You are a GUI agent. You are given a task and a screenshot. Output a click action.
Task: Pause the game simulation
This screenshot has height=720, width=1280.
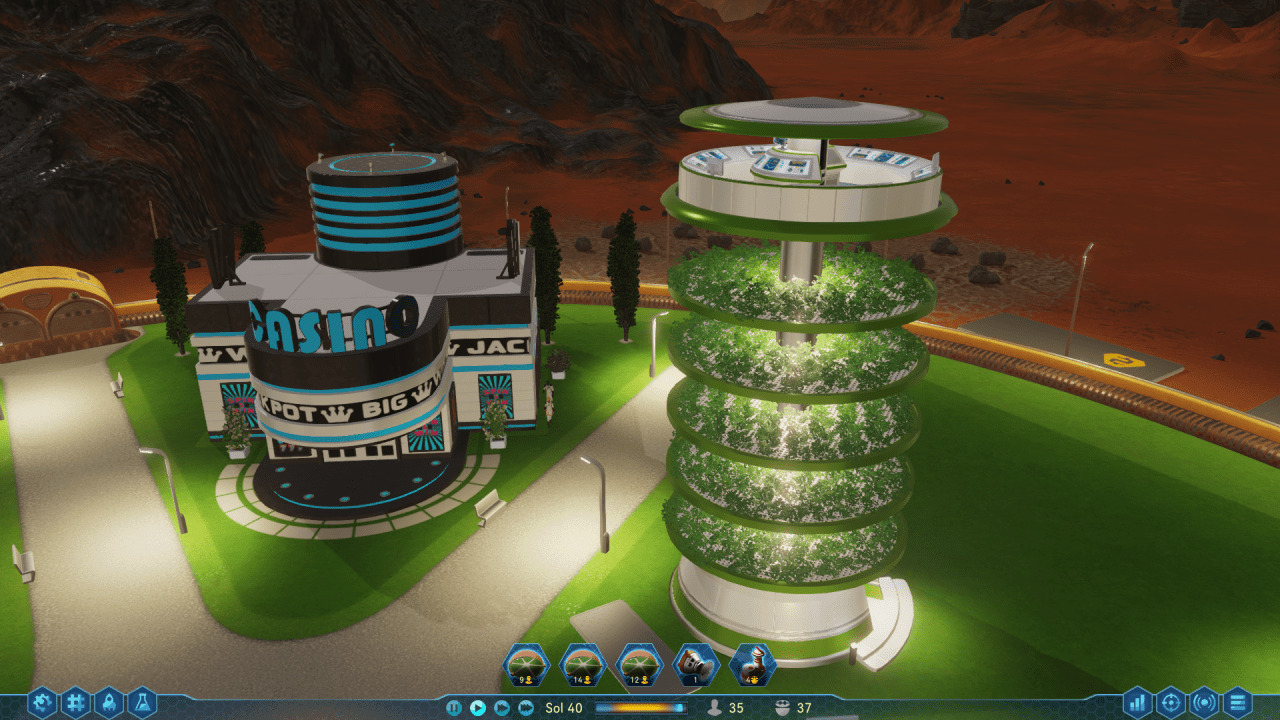pos(455,706)
